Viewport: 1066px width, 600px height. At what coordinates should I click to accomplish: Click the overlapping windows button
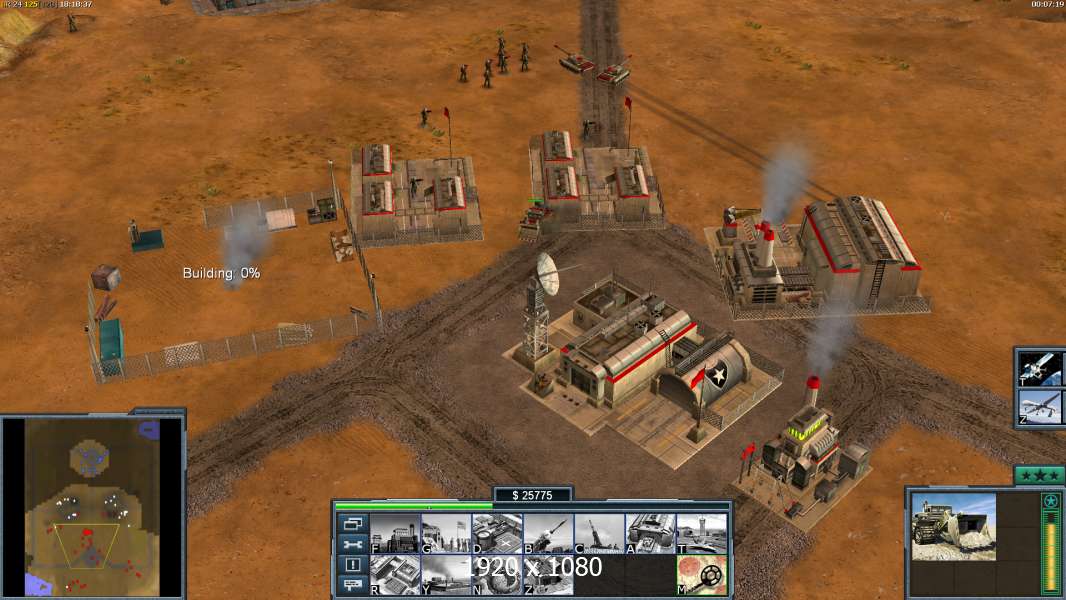click(x=352, y=524)
